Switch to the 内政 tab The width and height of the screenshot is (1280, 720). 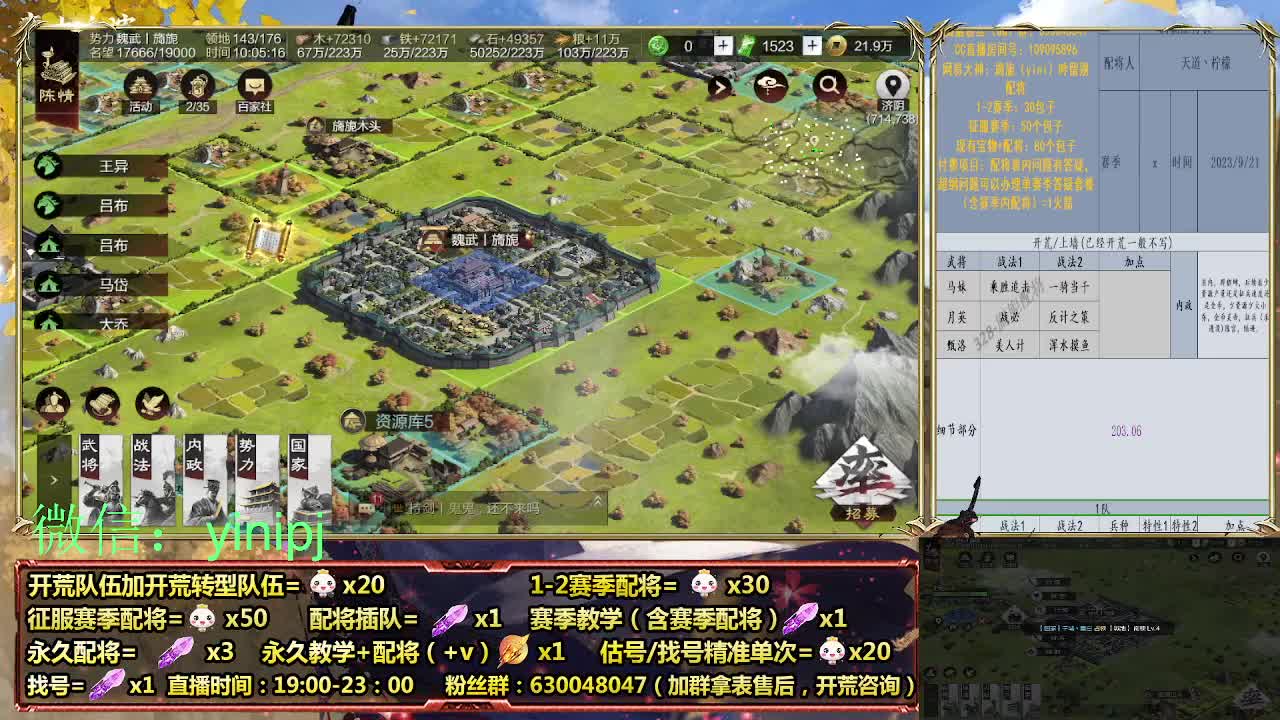(x=196, y=460)
